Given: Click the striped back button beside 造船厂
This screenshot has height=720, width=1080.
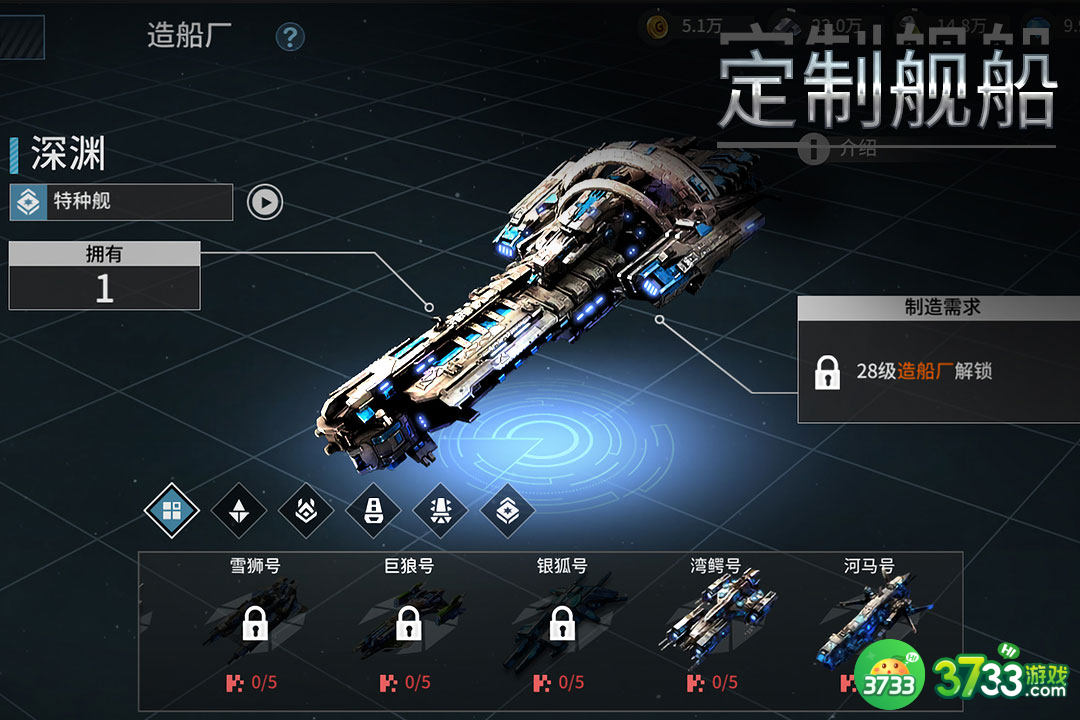Looking at the screenshot, I should [22, 37].
